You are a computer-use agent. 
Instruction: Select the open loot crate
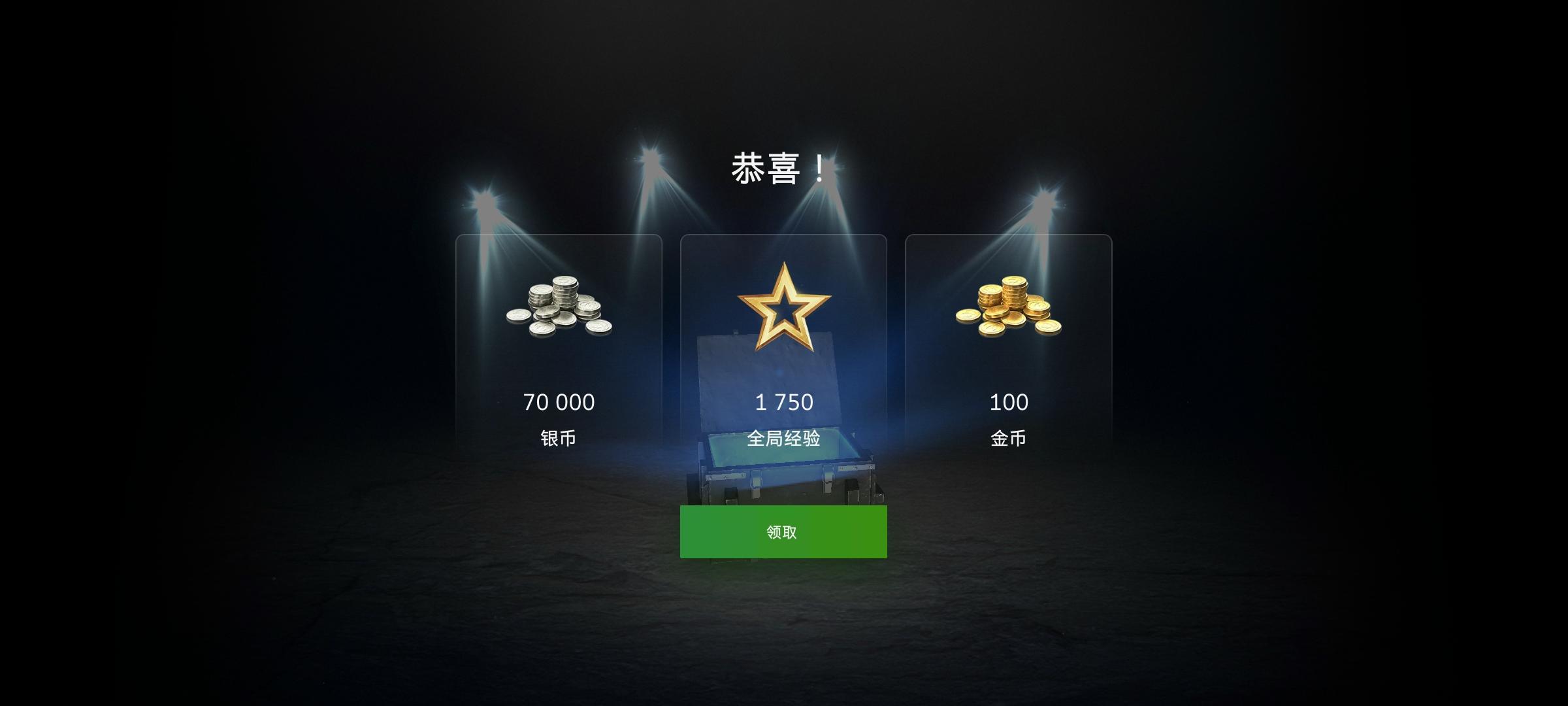coord(784,458)
